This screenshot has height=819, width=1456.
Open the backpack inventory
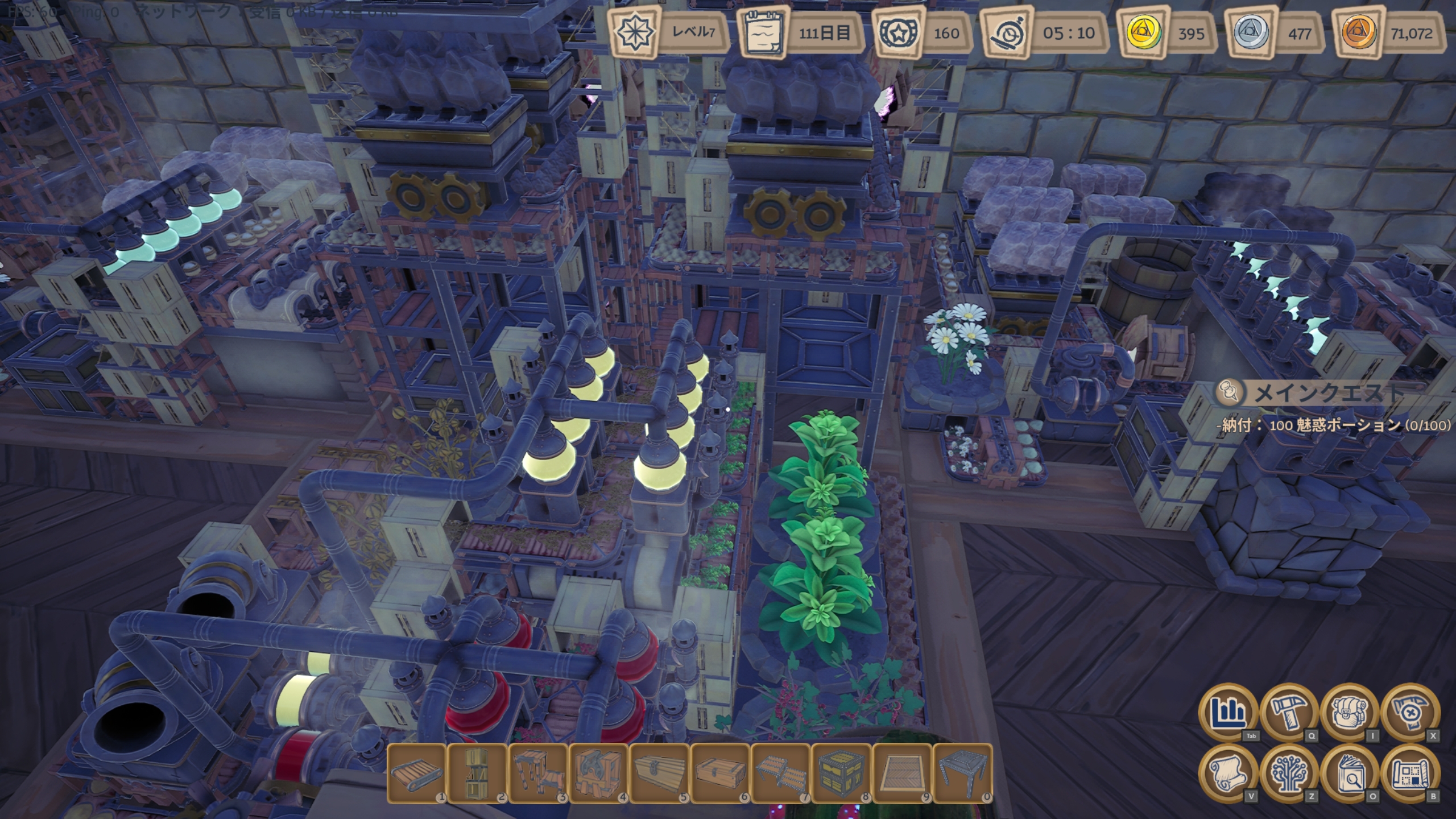1350,712
